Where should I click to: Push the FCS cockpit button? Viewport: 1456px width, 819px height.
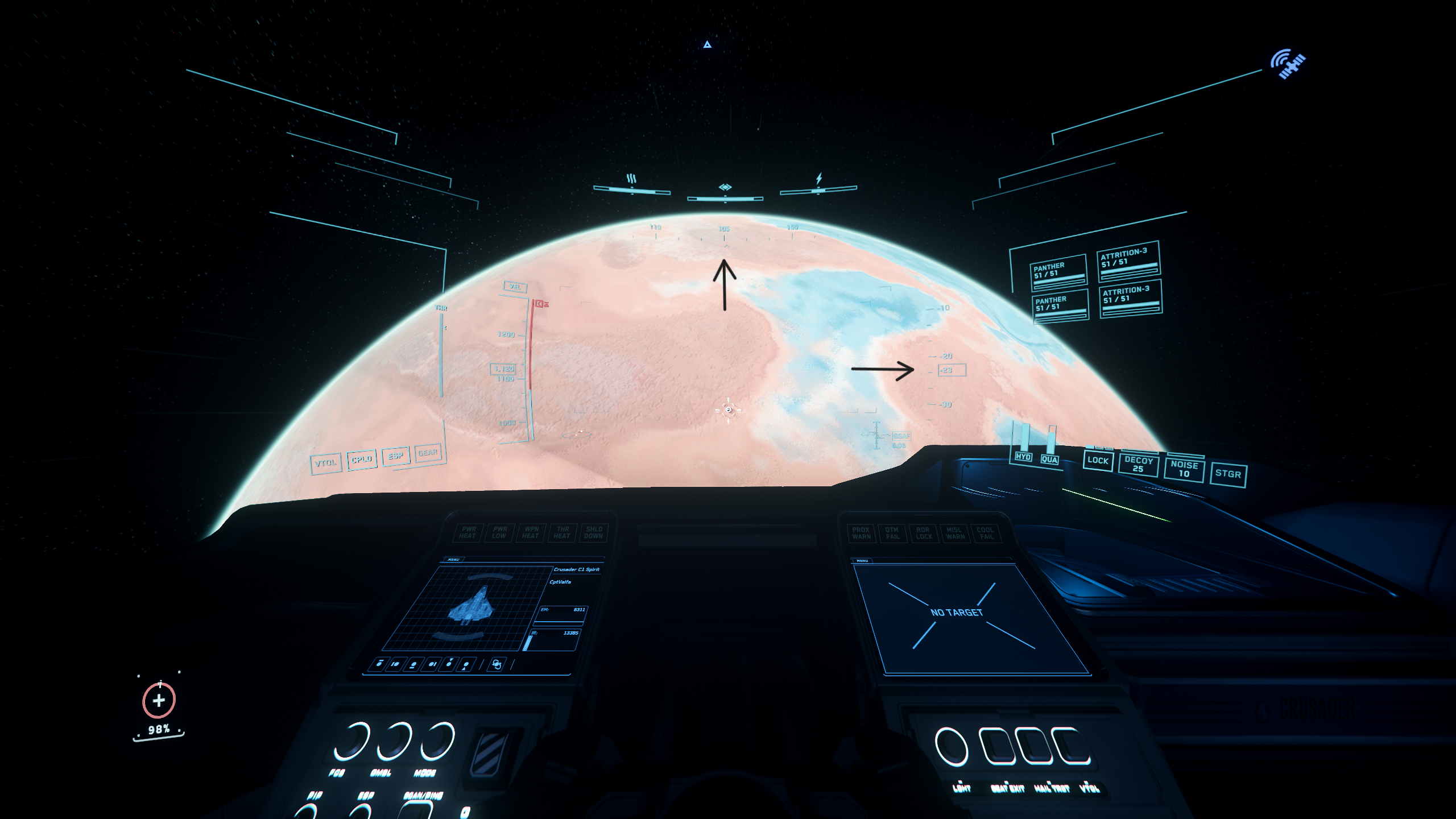pos(351,741)
